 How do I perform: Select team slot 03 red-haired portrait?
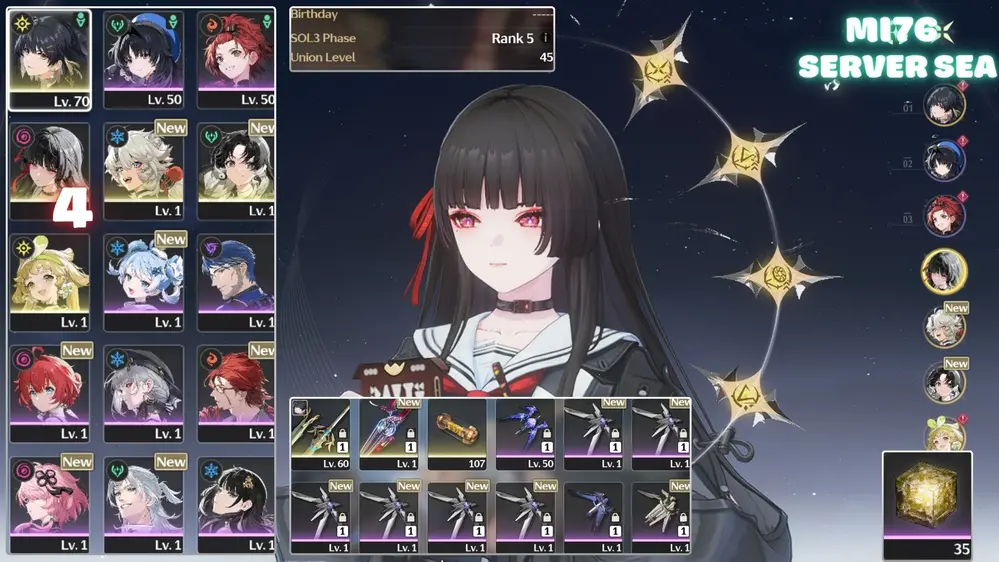(944, 217)
